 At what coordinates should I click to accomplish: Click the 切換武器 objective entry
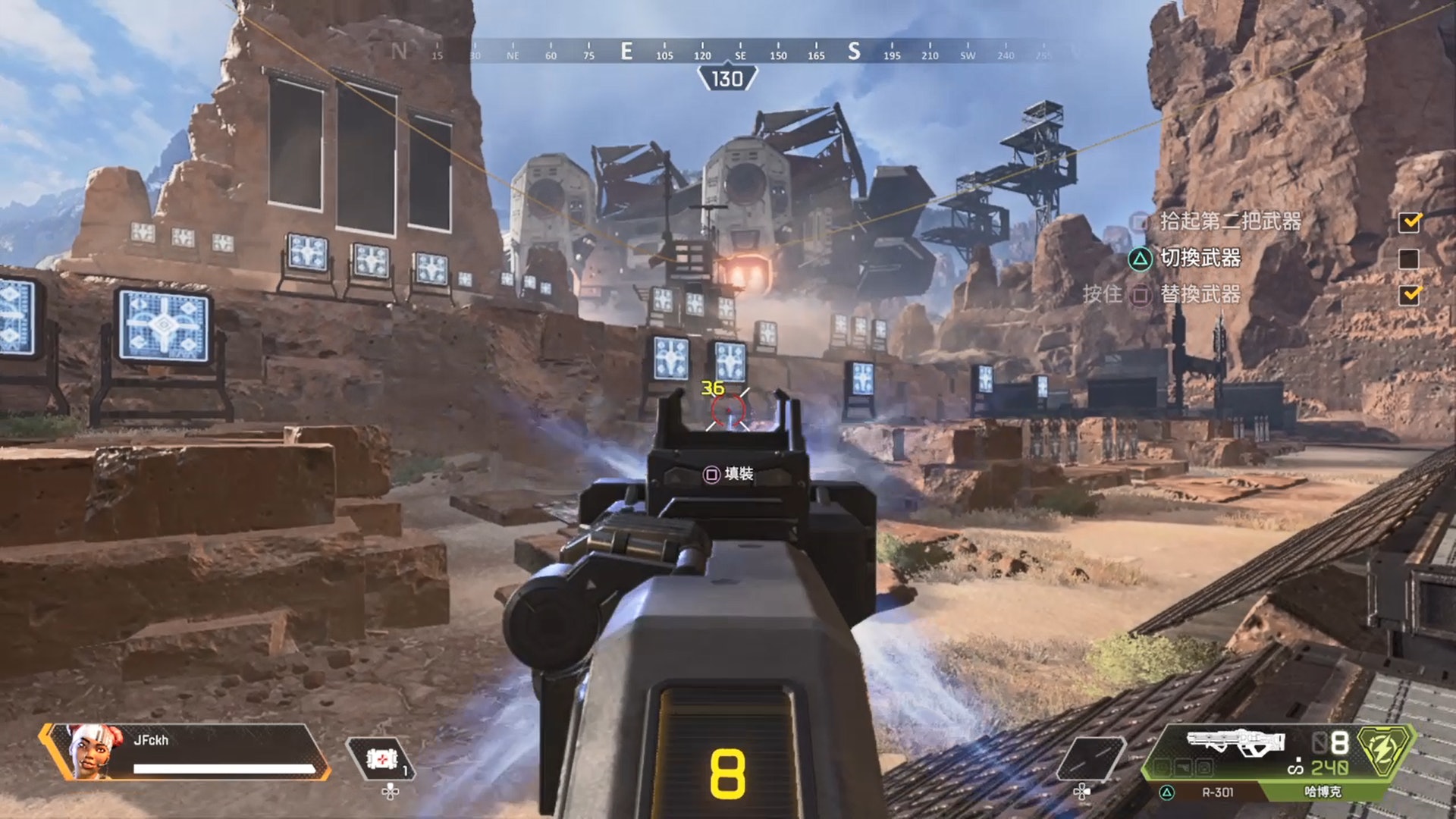coord(1200,259)
